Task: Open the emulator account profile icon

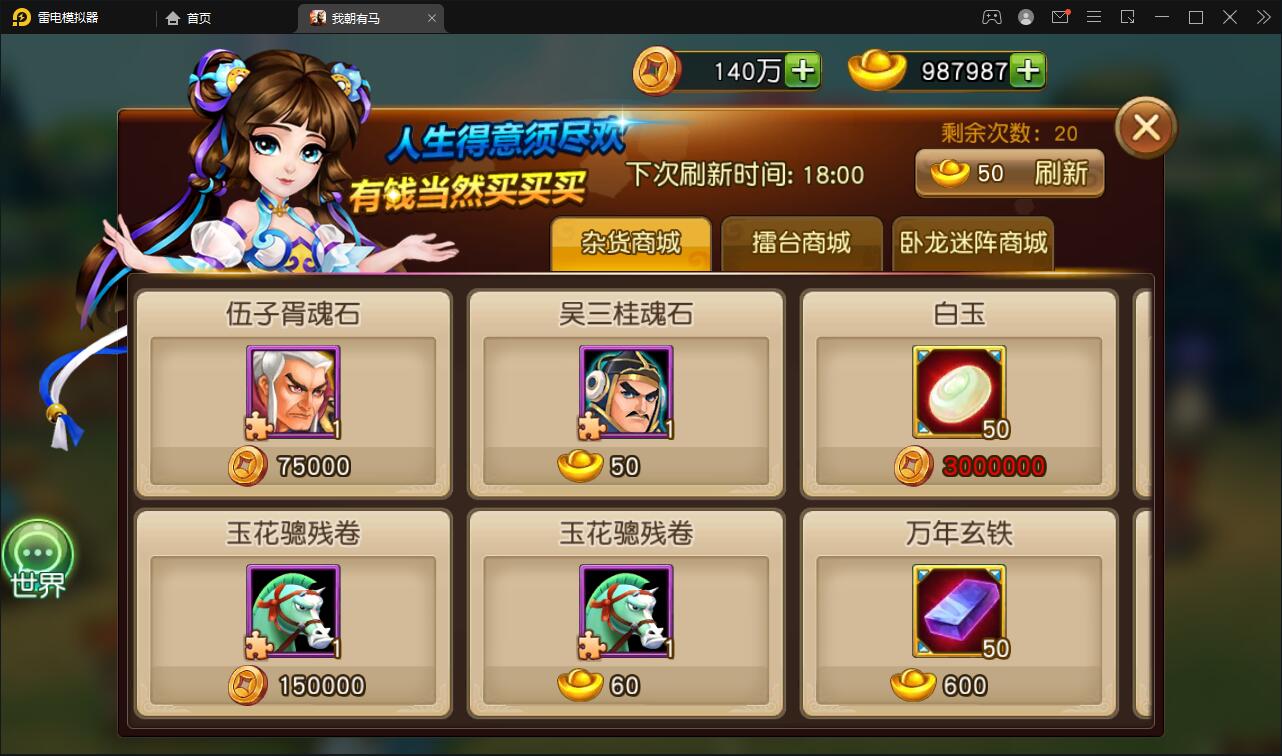Action: 1026,17
